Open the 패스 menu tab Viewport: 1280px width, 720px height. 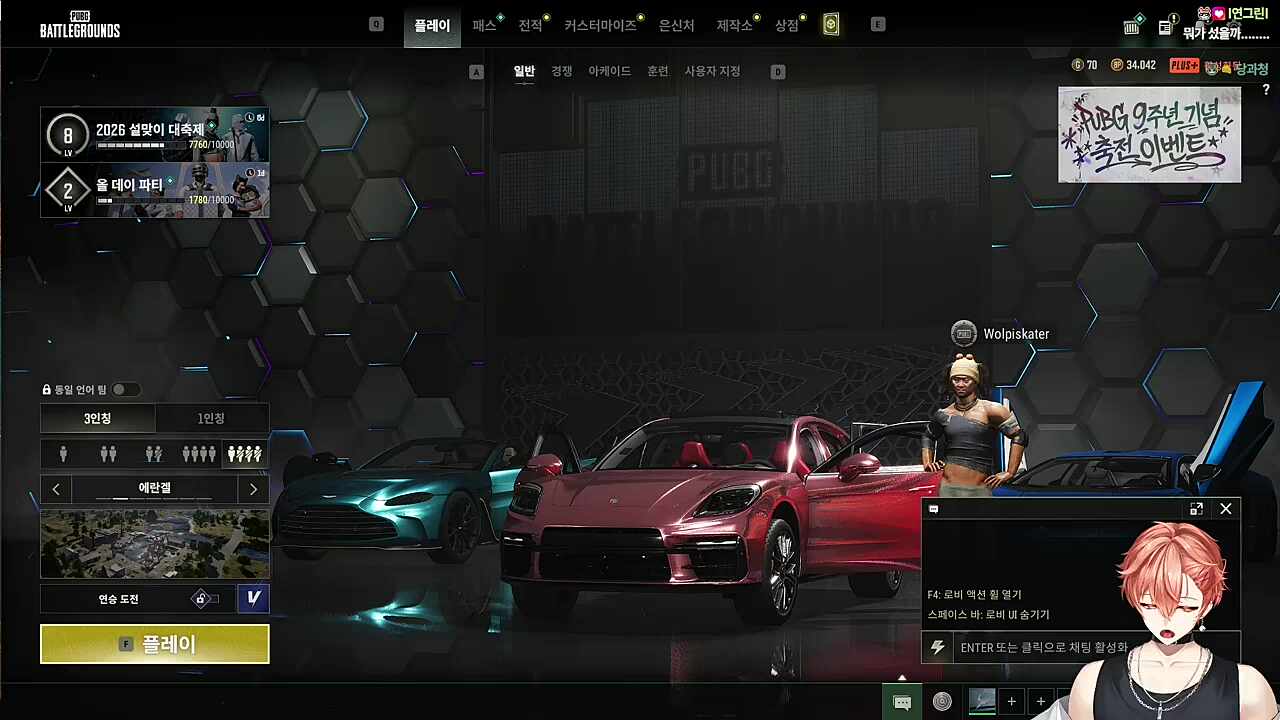coord(484,25)
